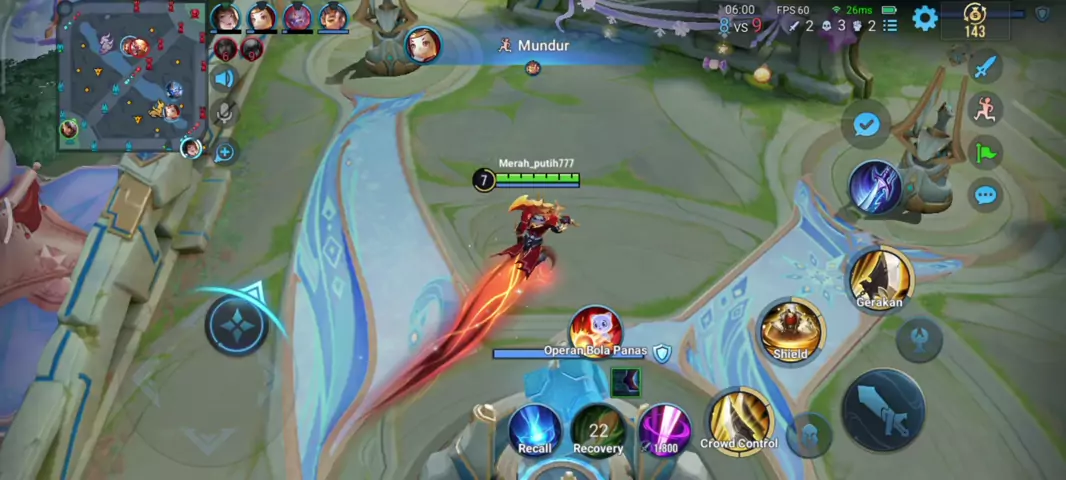
Task: Trigger the Gerakan movement skill
Action: click(x=880, y=279)
